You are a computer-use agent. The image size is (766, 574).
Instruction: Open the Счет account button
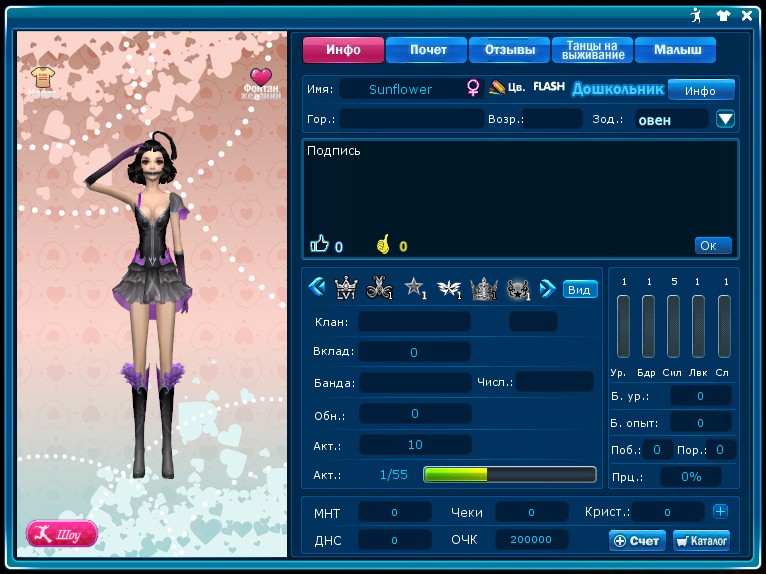tap(637, 540)
